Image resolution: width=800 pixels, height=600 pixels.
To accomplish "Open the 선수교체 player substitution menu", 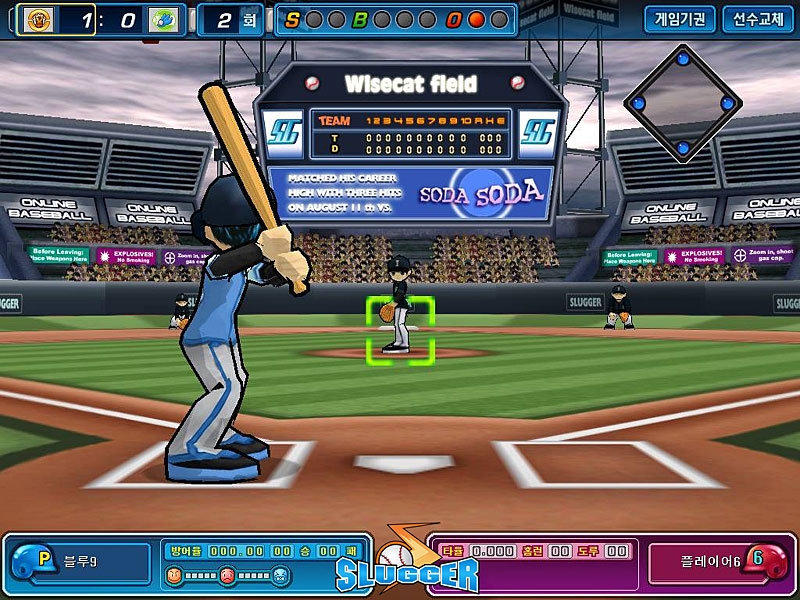I will (x=758, y=19).
